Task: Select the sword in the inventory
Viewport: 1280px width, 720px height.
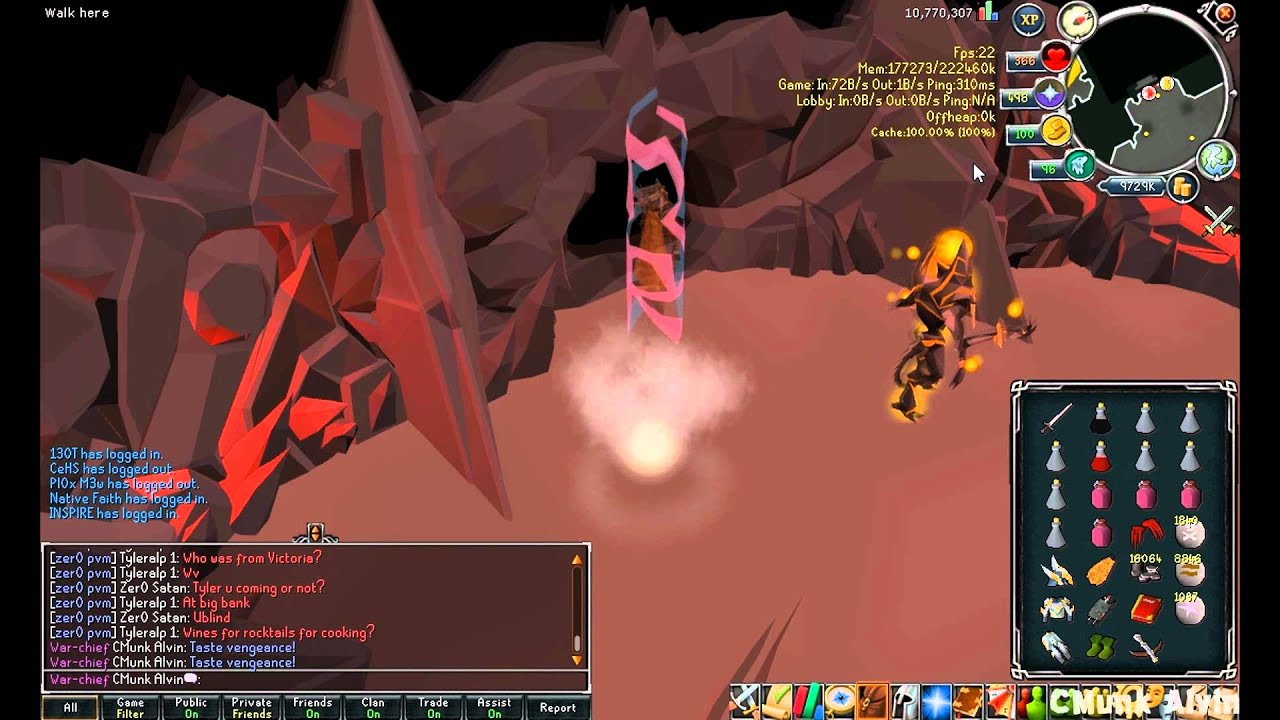Action: 1056,418
